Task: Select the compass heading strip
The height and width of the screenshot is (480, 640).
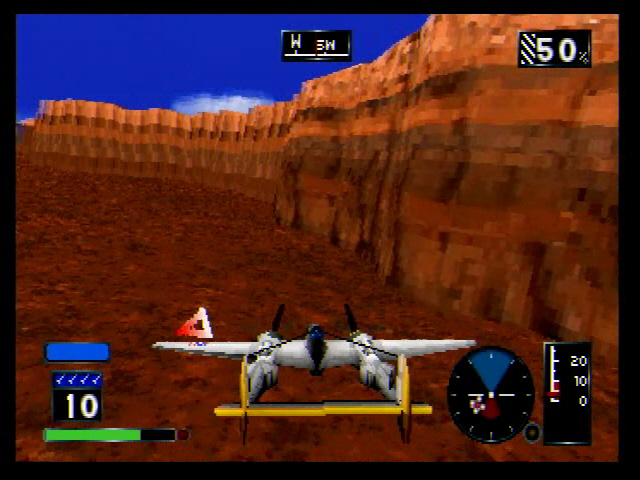Action: tap(316, 45)
